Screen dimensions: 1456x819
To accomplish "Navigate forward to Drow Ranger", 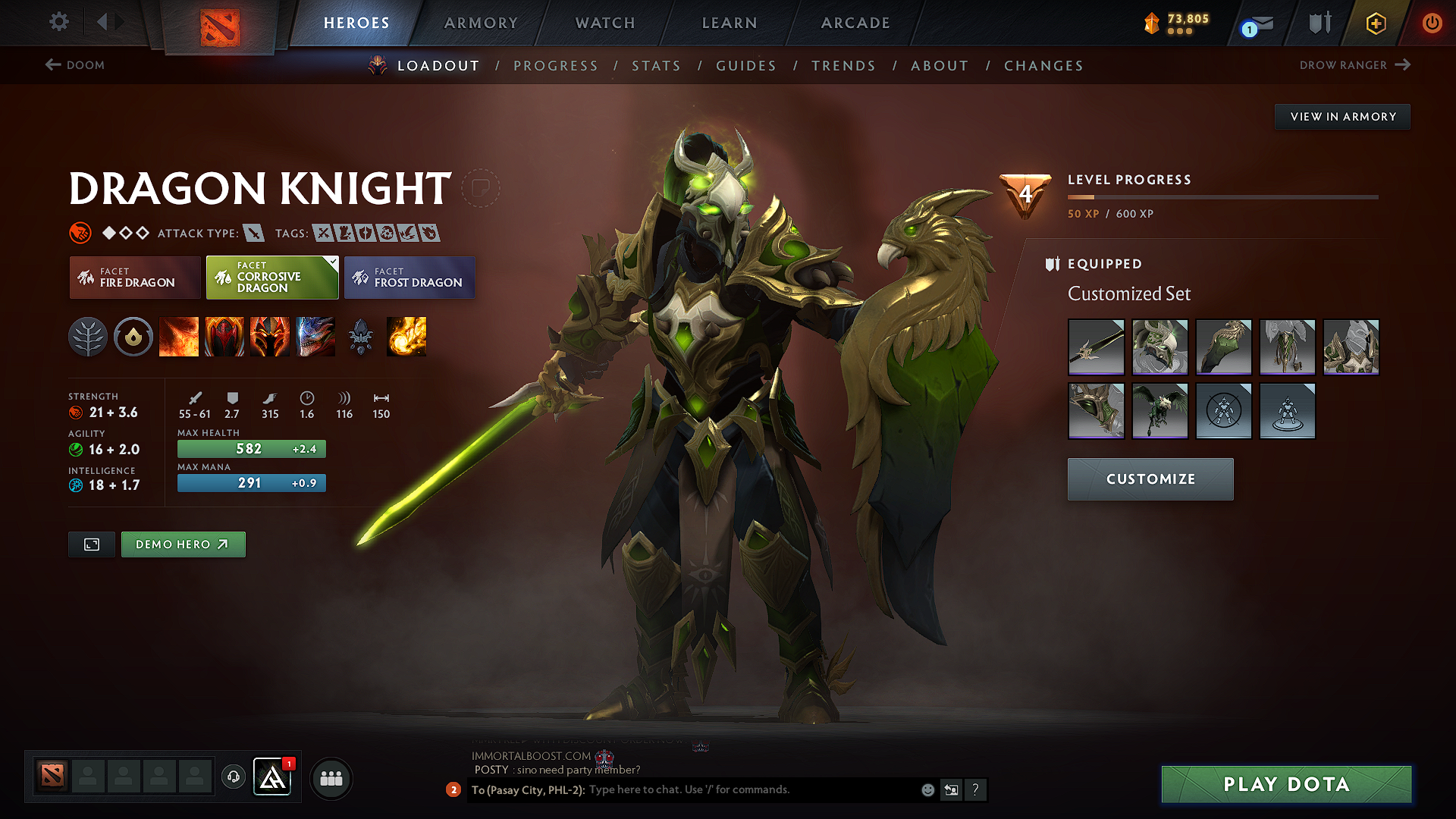I will click(x=1355, y=65).
